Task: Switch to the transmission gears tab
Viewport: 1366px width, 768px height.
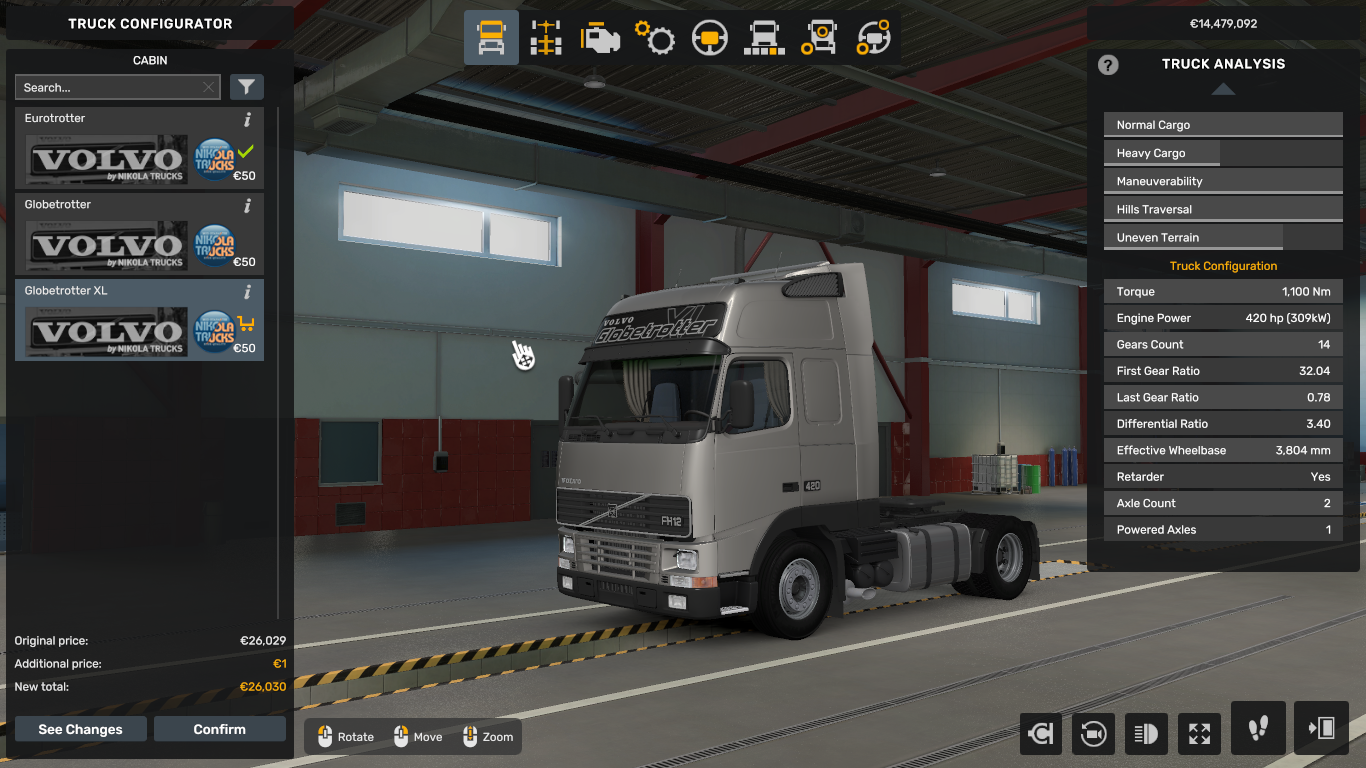Action: click(655, 38)
